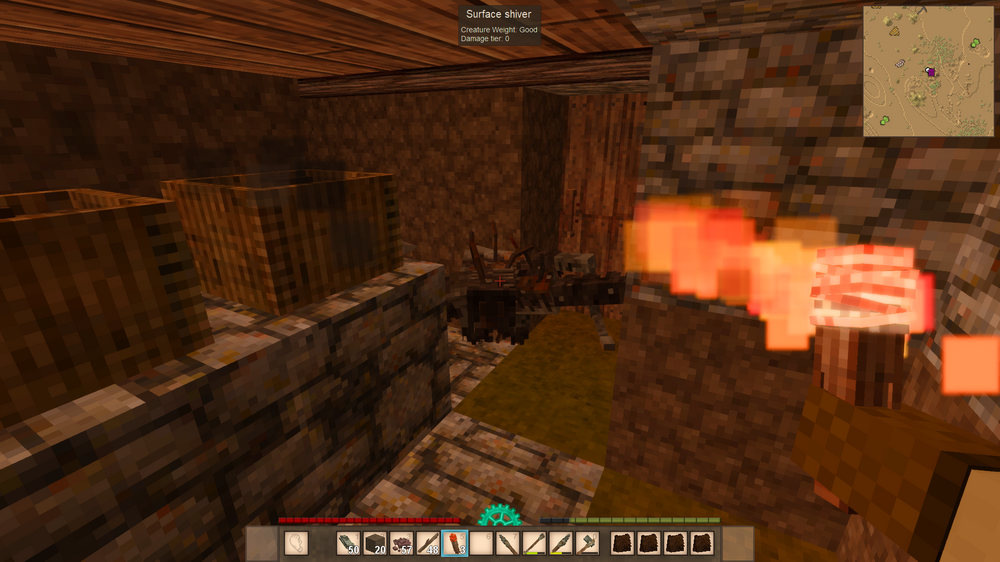Screen dimensions: 1000x562
Task: Select the hammer tool in the hotbar
Action: [x=586, y=544]
